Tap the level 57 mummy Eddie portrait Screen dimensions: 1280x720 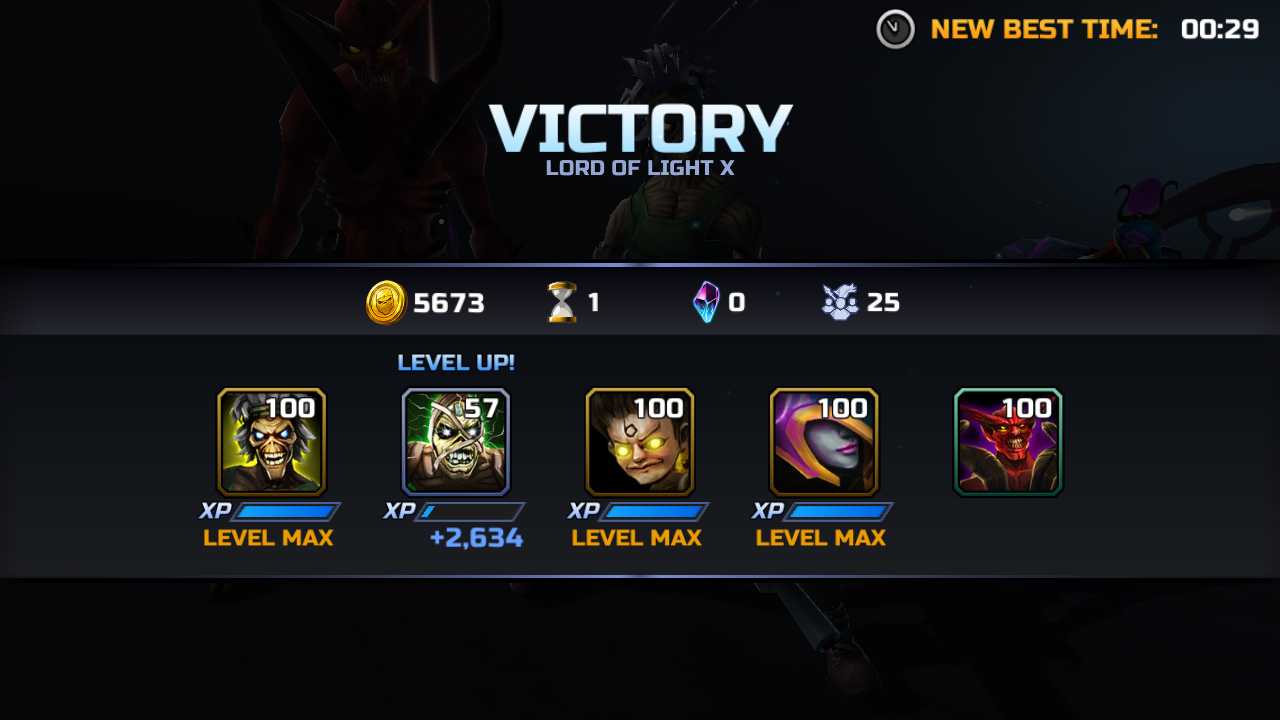tap(455, 442)
